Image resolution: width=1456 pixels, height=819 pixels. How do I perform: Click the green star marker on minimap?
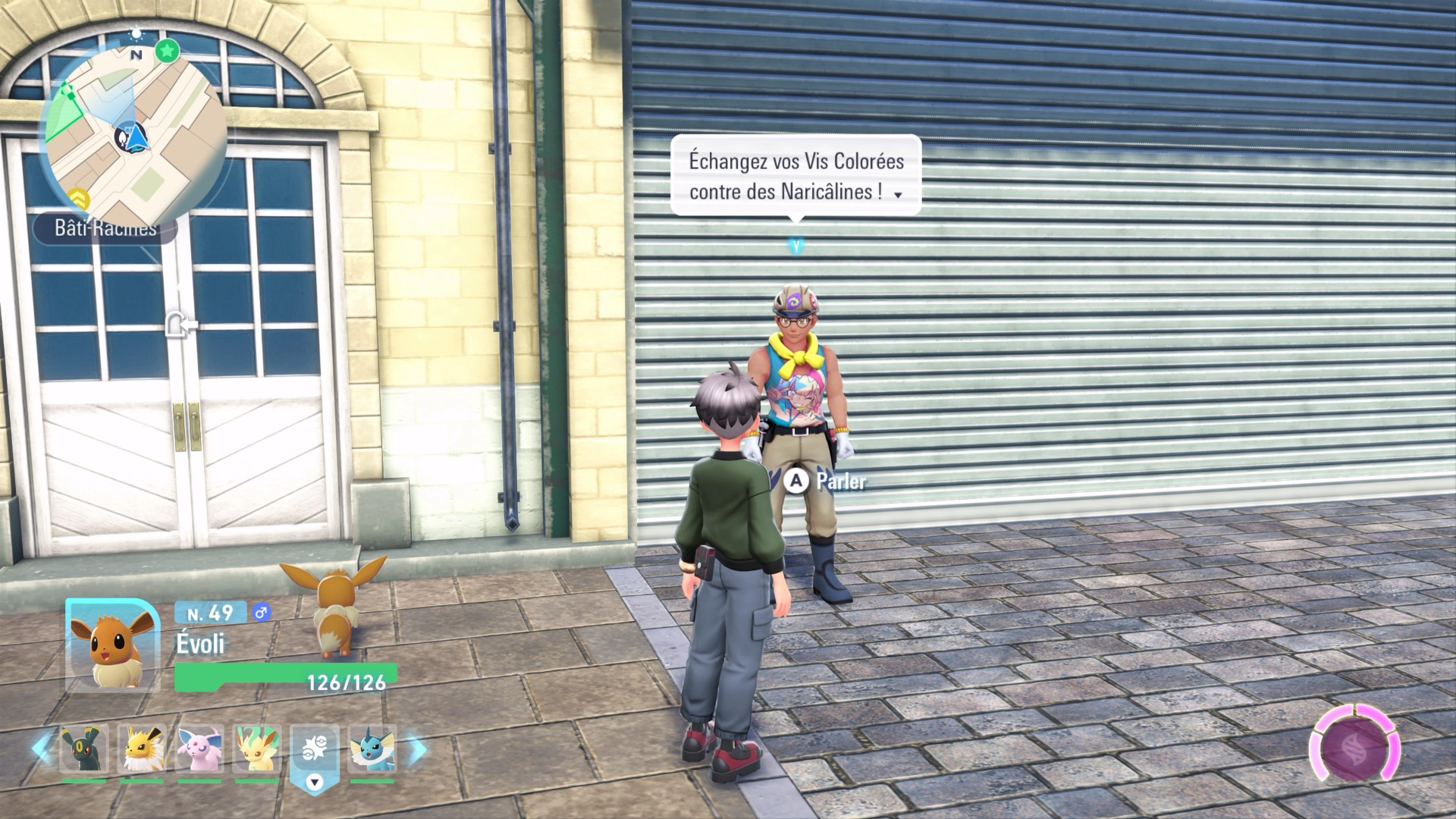pos(167,51)
